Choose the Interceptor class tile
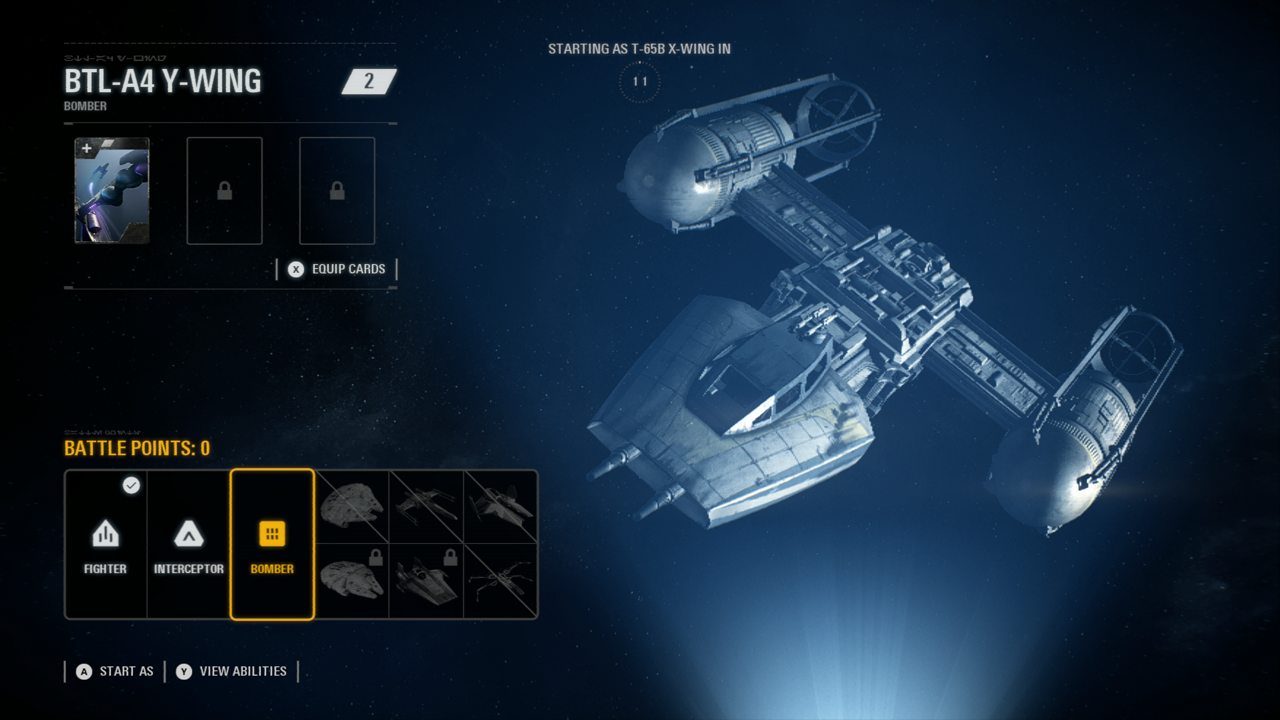The height and width of the screenshot is (720, 1280). point(189,544)
